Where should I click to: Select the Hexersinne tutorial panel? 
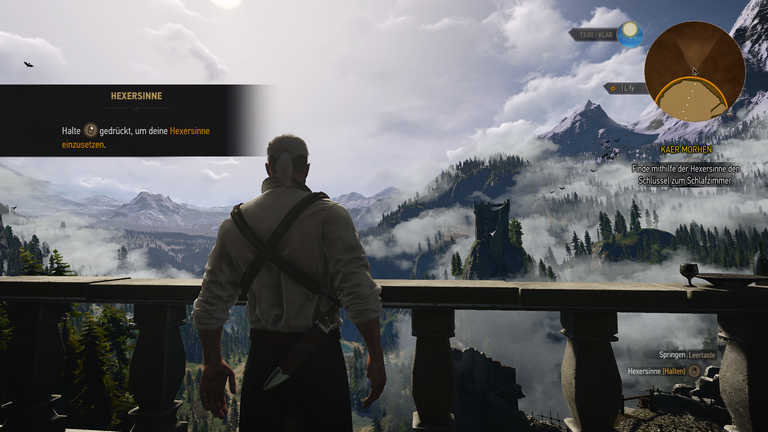135,120
